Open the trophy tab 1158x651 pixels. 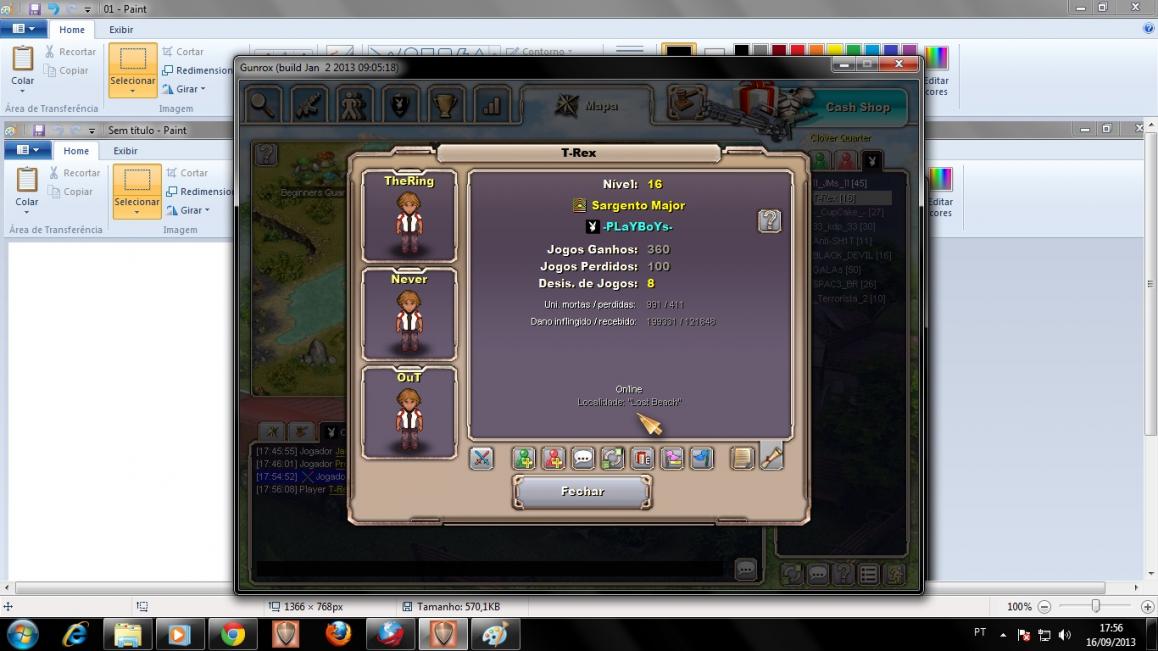tap(446, 105)
